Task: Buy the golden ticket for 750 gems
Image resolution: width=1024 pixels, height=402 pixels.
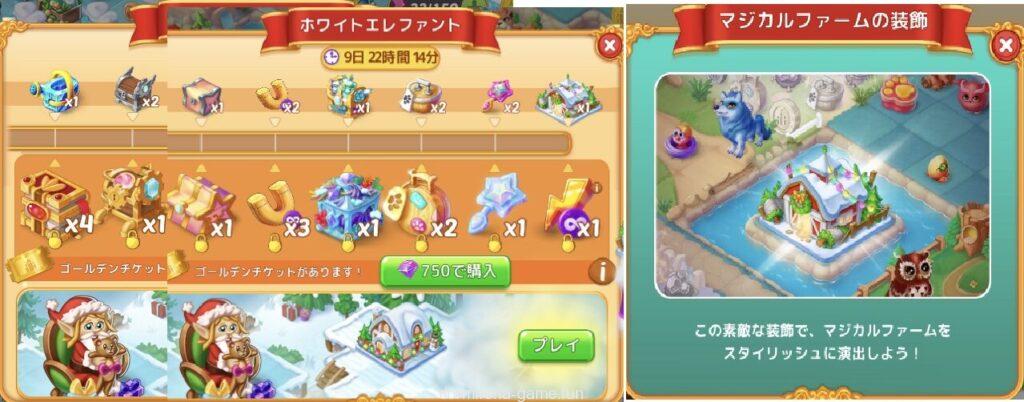Action: 445,269
